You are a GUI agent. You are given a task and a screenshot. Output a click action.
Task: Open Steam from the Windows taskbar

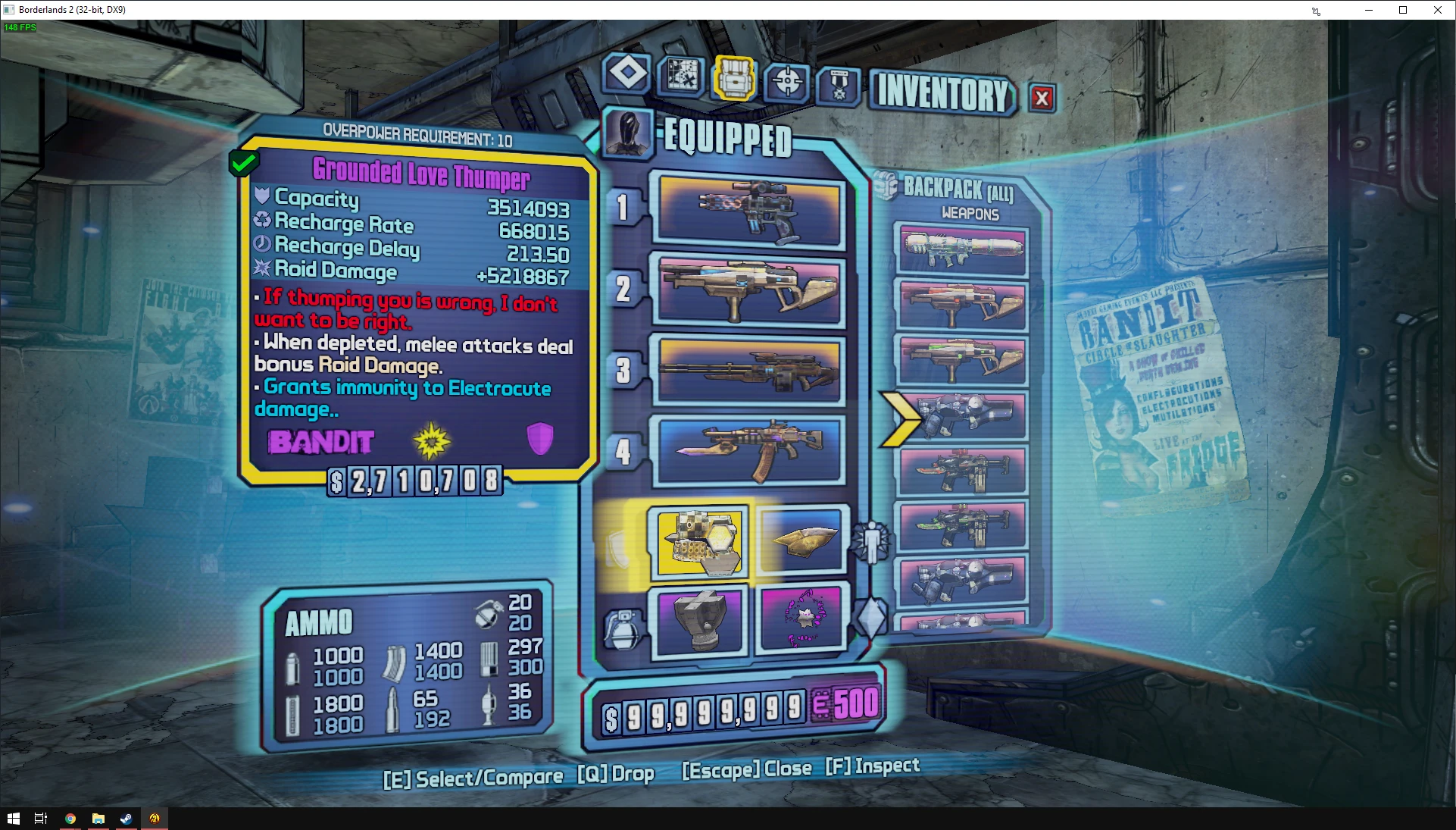coord(126,819)
